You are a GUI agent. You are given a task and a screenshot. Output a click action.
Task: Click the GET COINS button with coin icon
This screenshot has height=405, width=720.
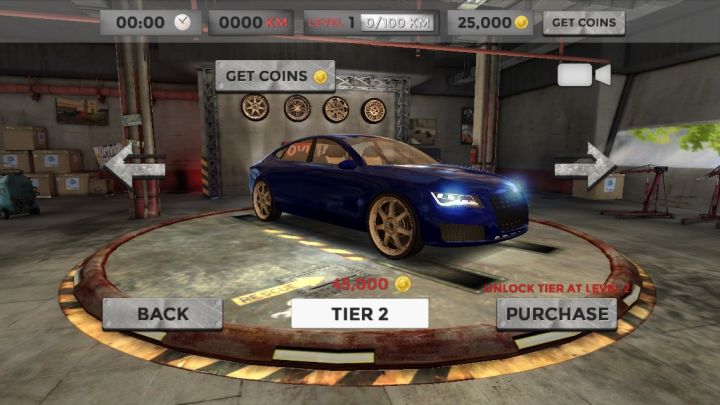tap(275, 76)
